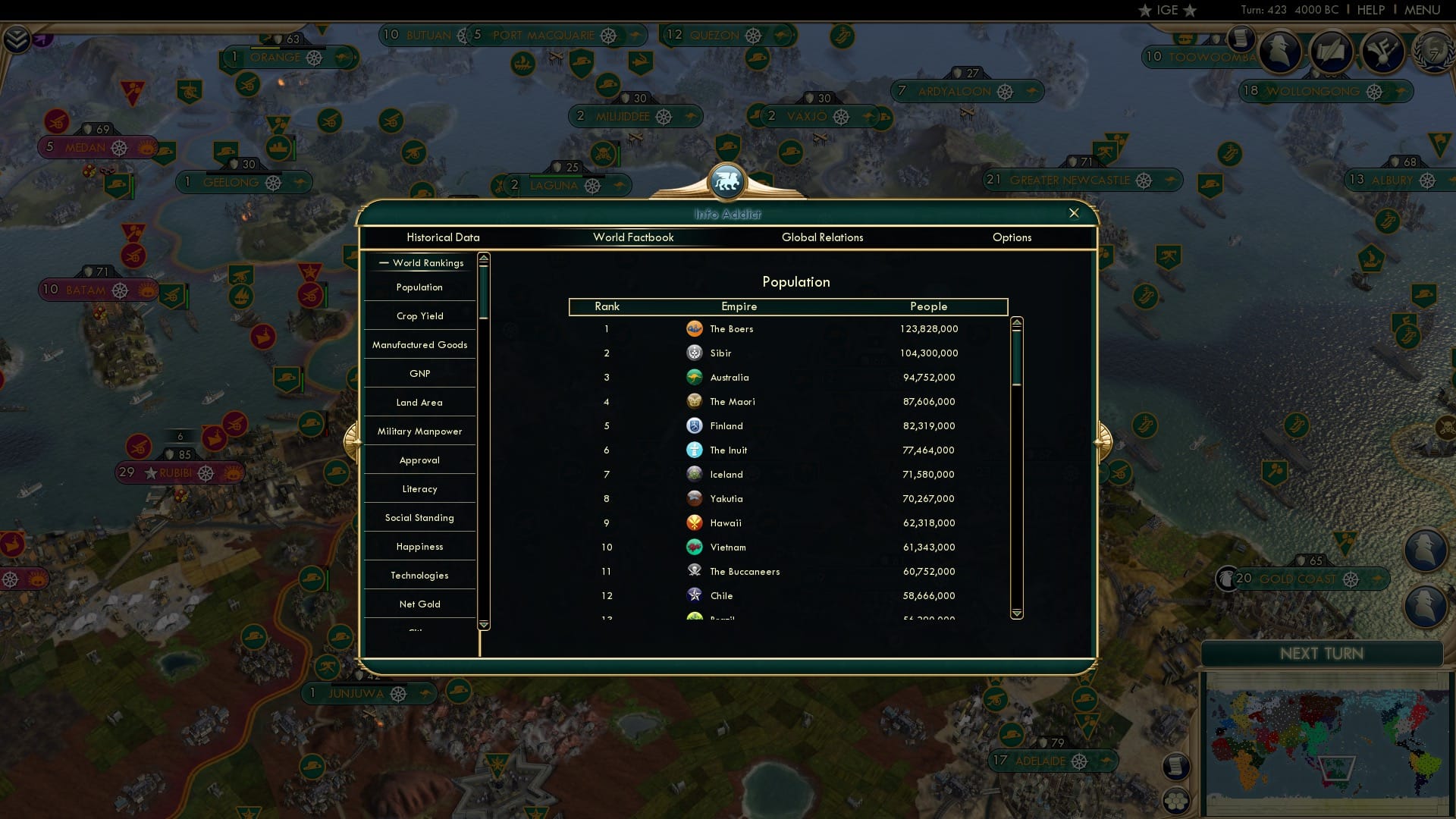
Task: Toggle the hex grid strategic view icon
Action: 1175,802
